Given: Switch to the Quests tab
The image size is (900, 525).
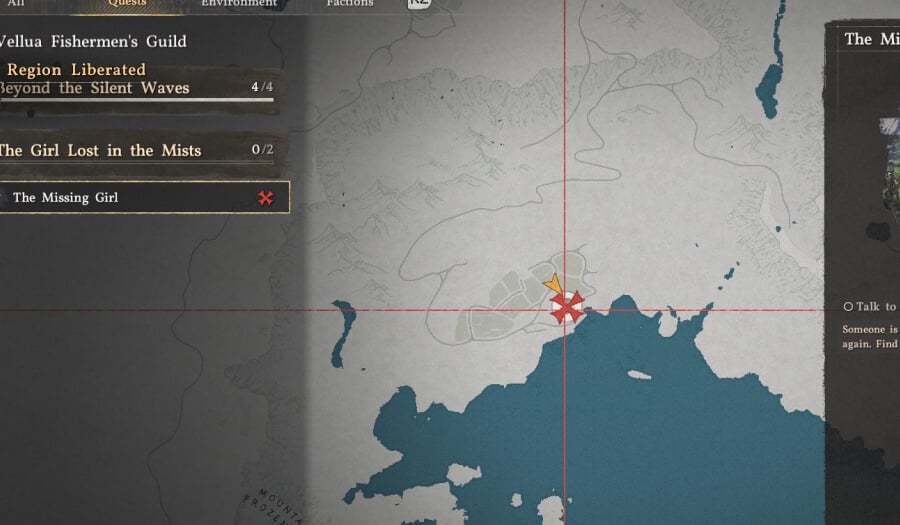Looking at the screenshot, I should click(127, 4).
